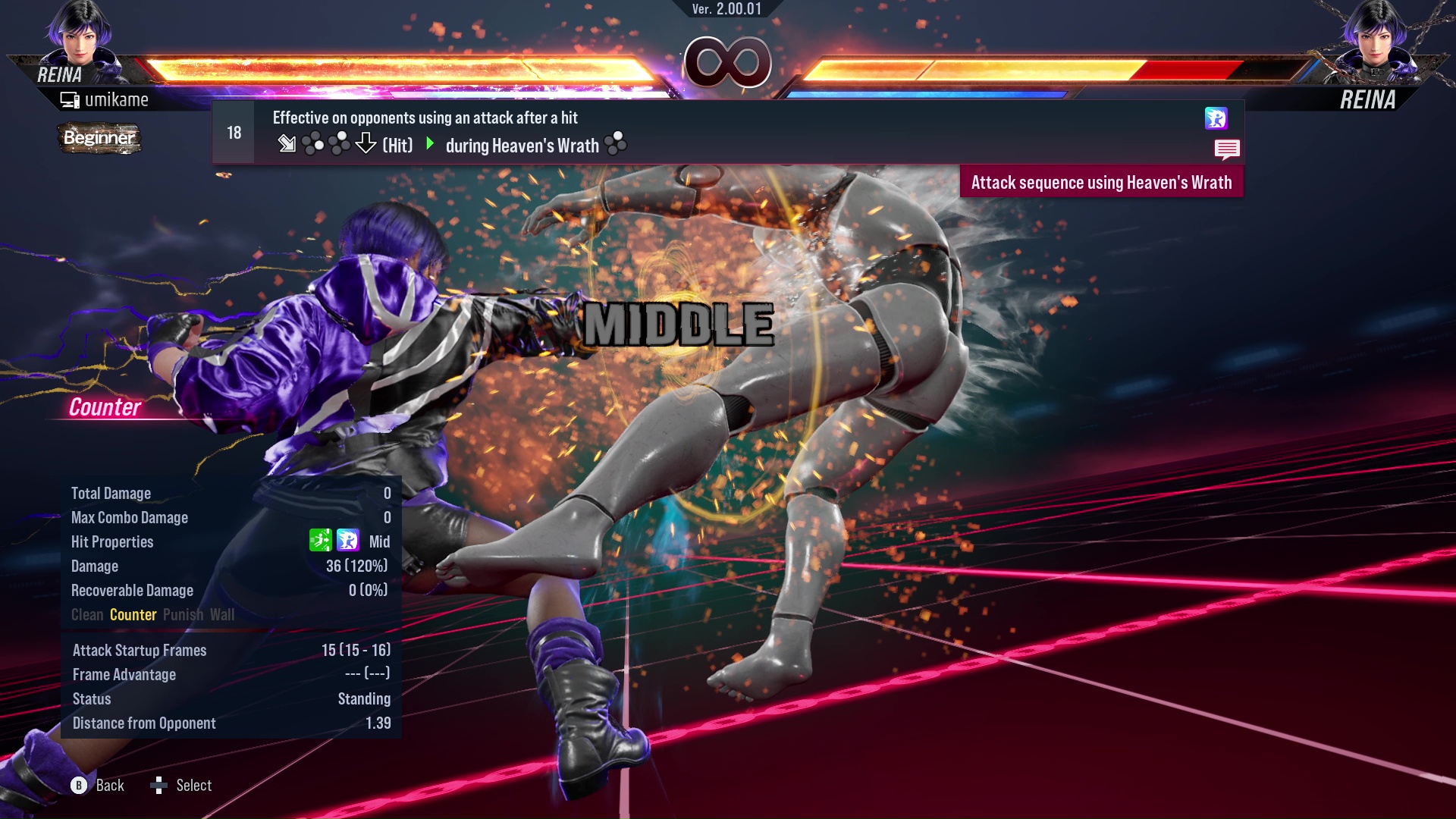The width and height of the screenshot is (1456, 819).
Task: Toggle the Wall damage filter
Action: click(x=224, y=614)
